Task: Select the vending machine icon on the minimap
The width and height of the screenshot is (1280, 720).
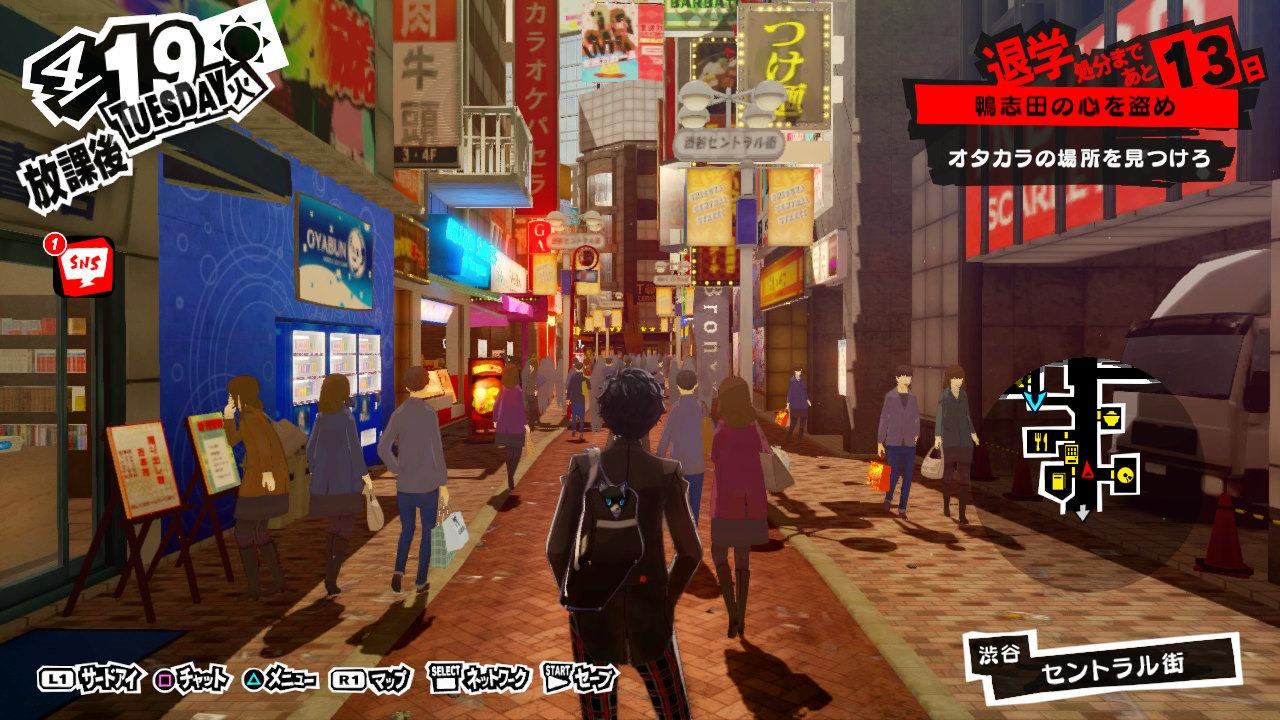Action: (x=1071, y=453)
